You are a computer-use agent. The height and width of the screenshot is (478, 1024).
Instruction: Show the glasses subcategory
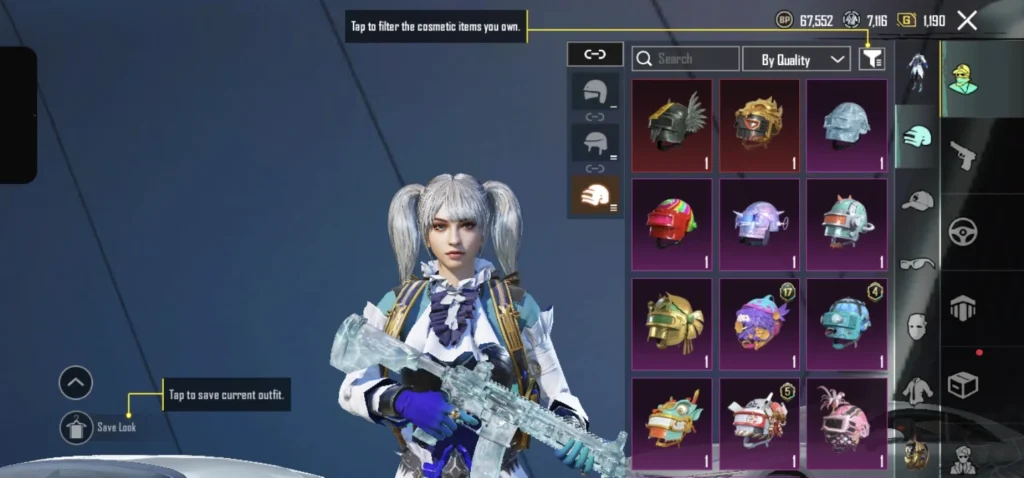tap(916, 264)
